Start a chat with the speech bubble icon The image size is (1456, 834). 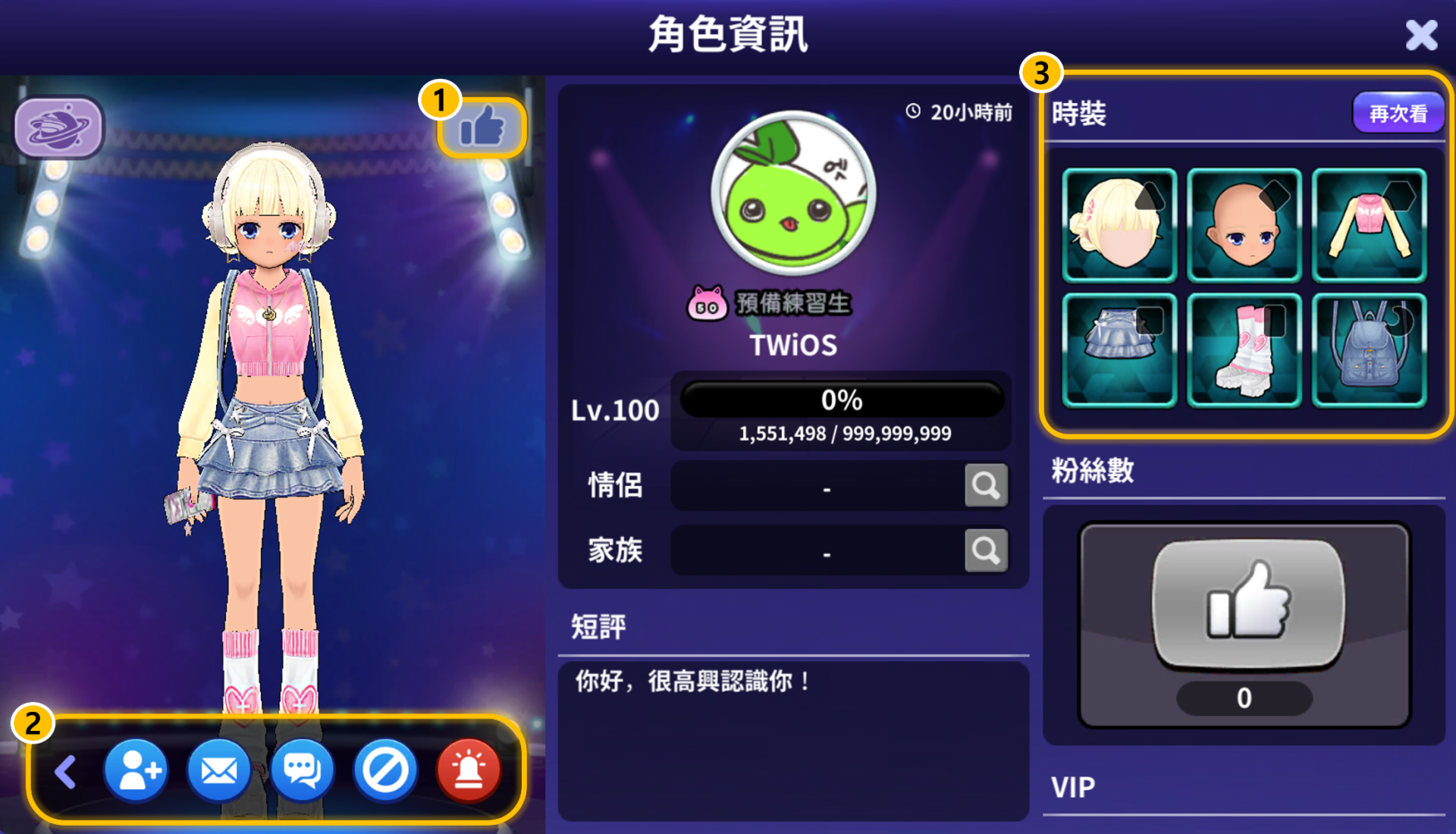(302, 772)
